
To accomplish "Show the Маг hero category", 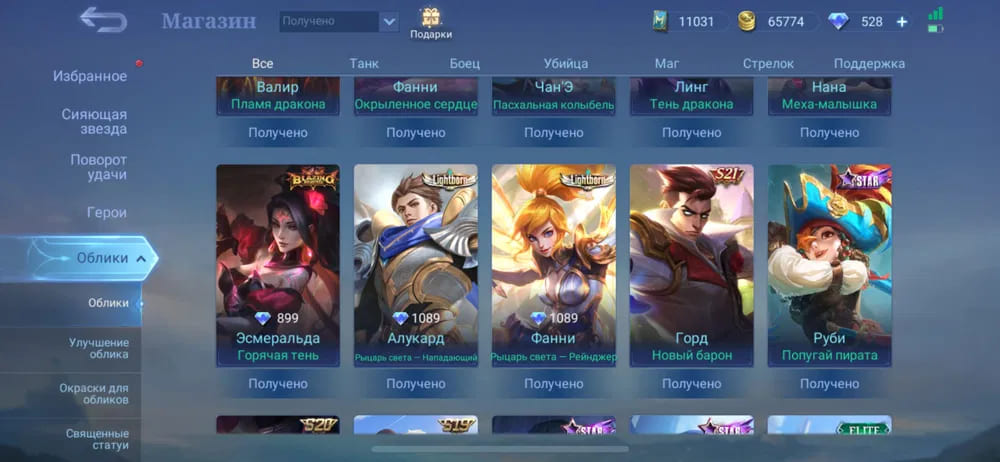I will (667, 64).
